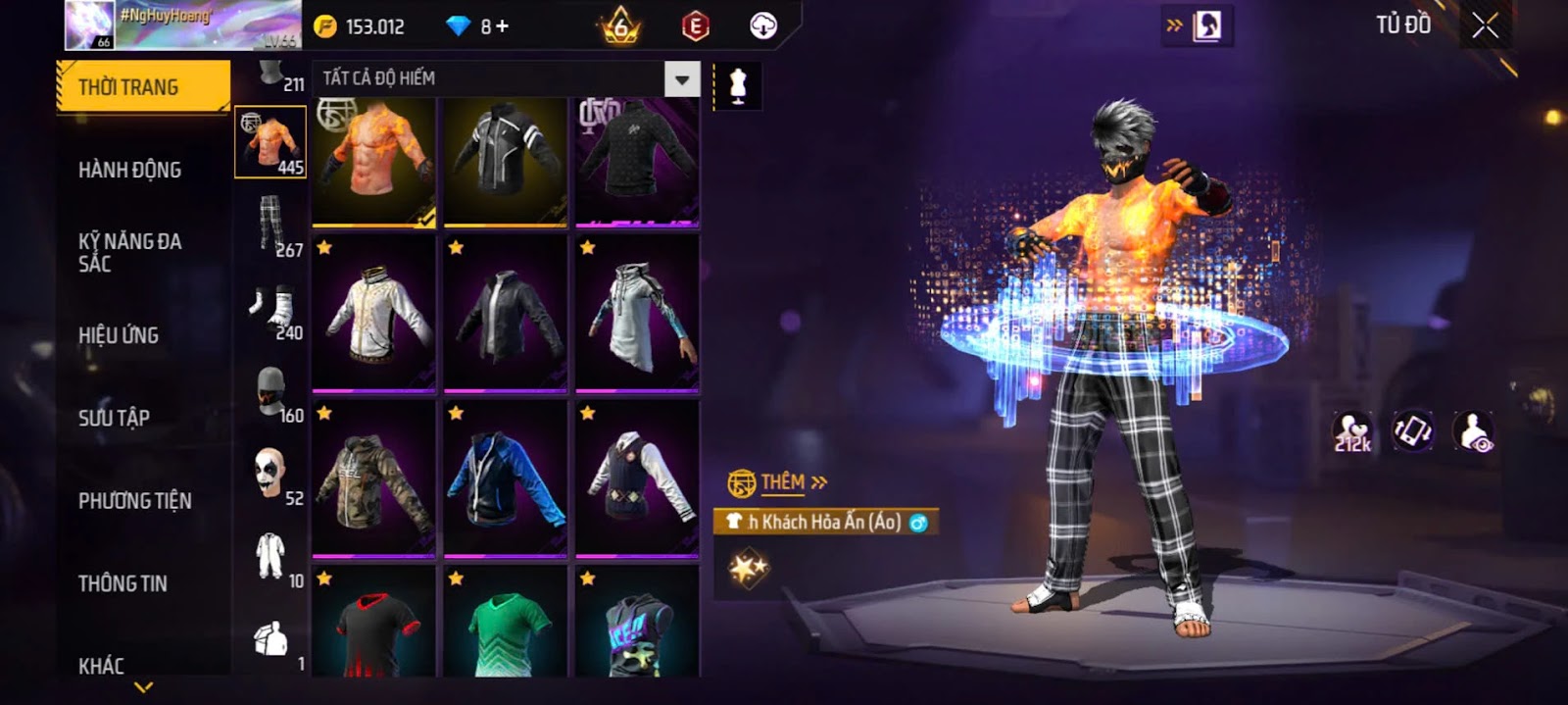Viewport: 1568px width, 705px height.
Task: Open the HIỆU ỨNG category
Action: coord(119,335)
